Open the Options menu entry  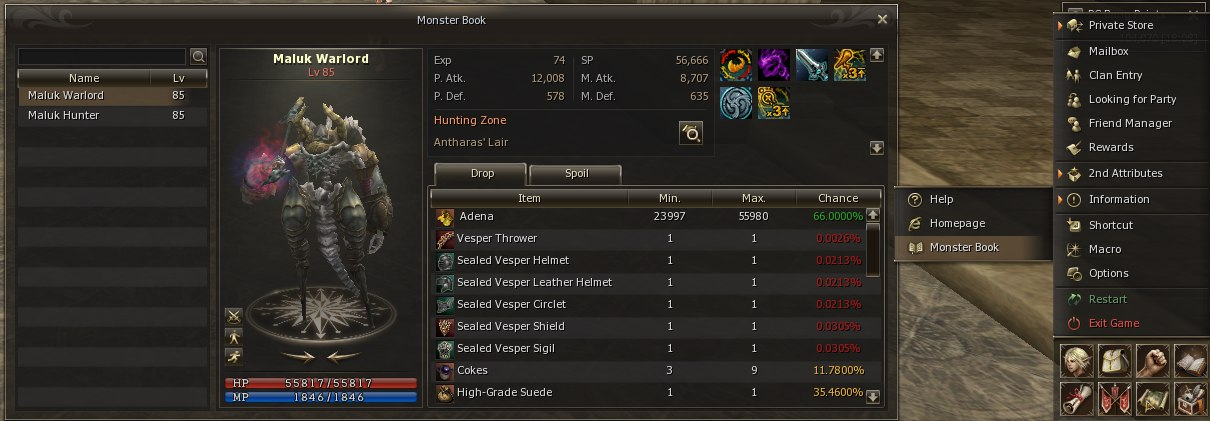[x=1108, y=273]
